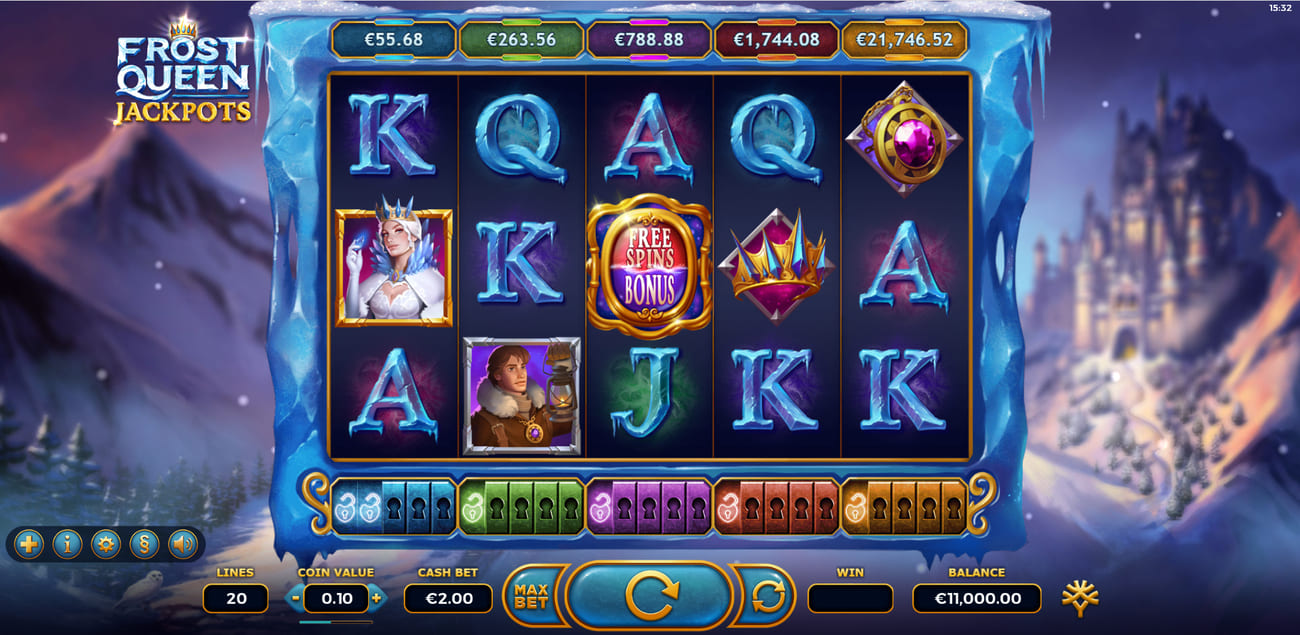Increase coin value with the plus arrow
Image resolution: width=1300 pixels, height=635 pixels.
click(x=376, y=598)
